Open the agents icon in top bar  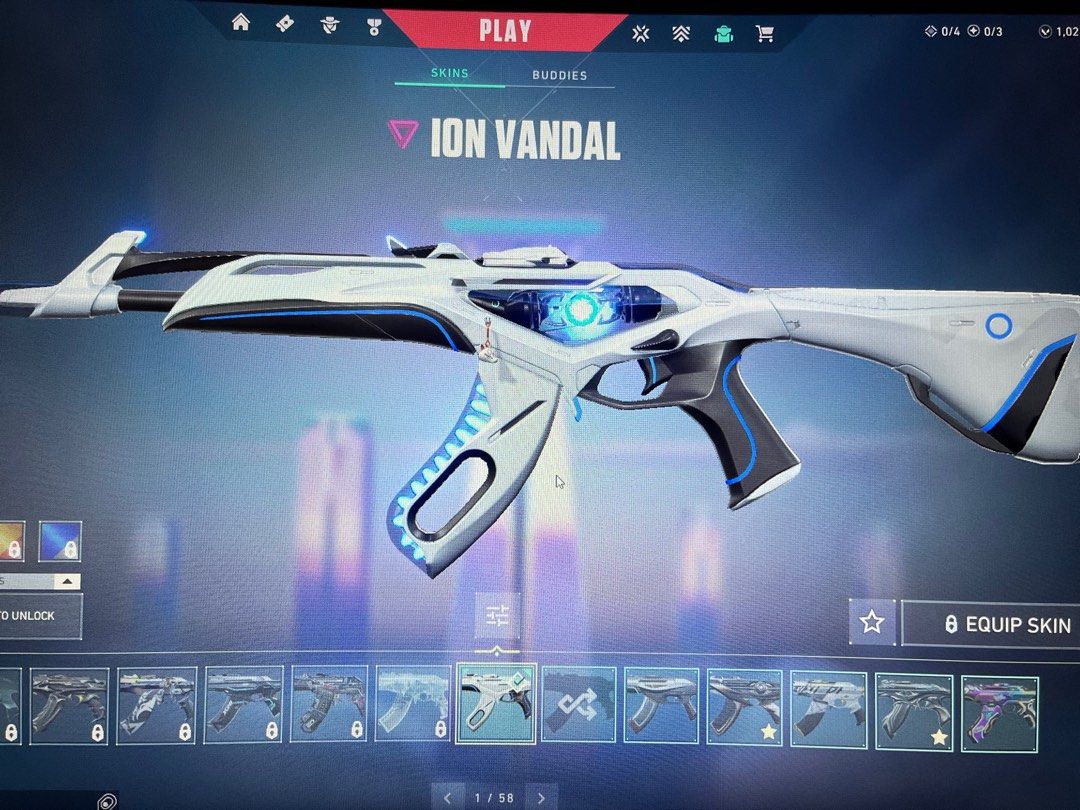(329, 26)
